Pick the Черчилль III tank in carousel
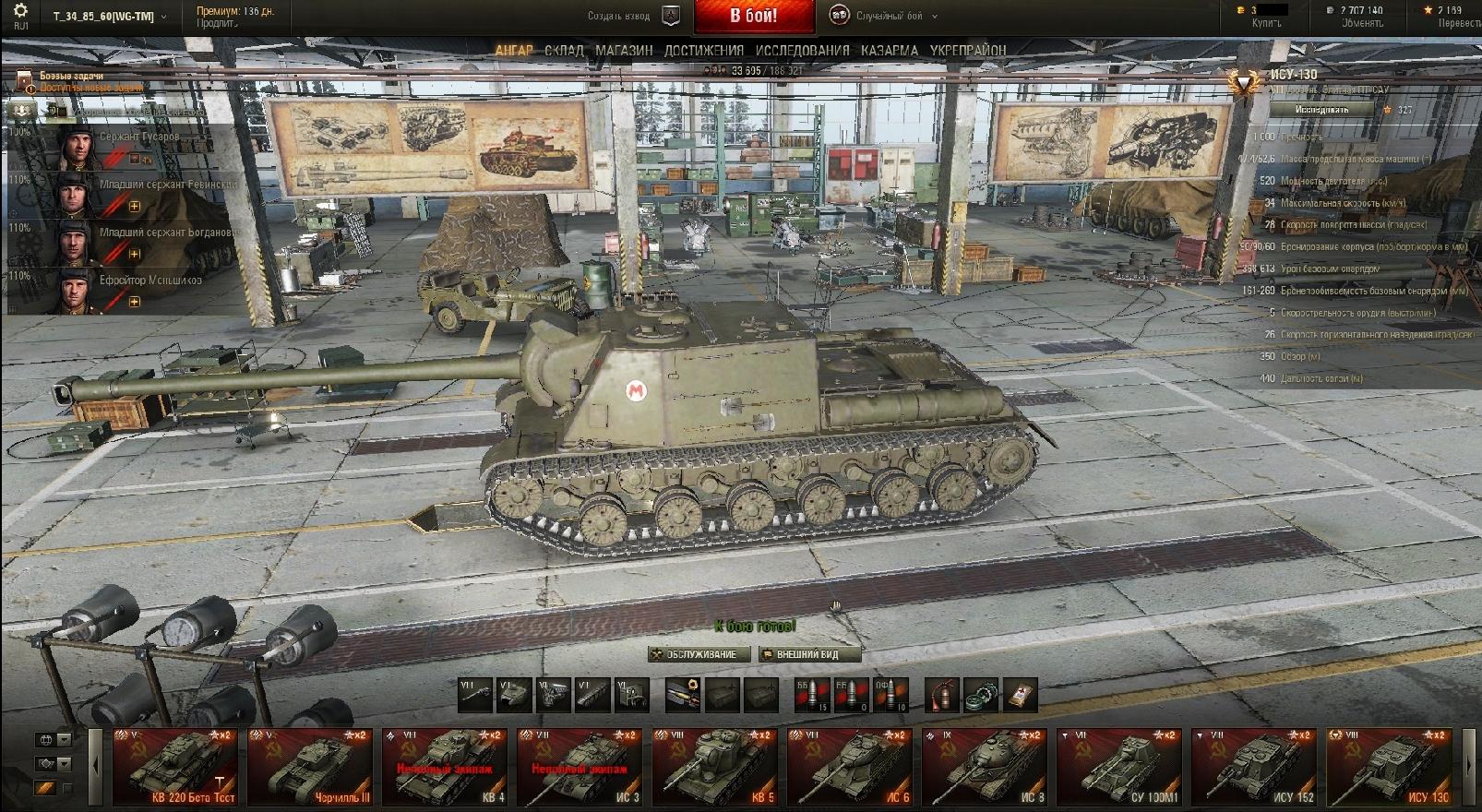Image resolution: width=1482 pixels, height=812 pixels. [x=309, y=767]
